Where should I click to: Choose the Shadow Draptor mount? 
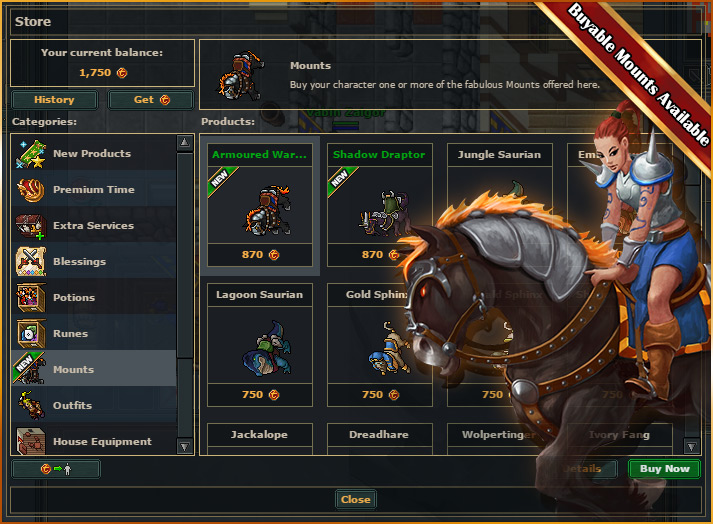coord(380,208)
